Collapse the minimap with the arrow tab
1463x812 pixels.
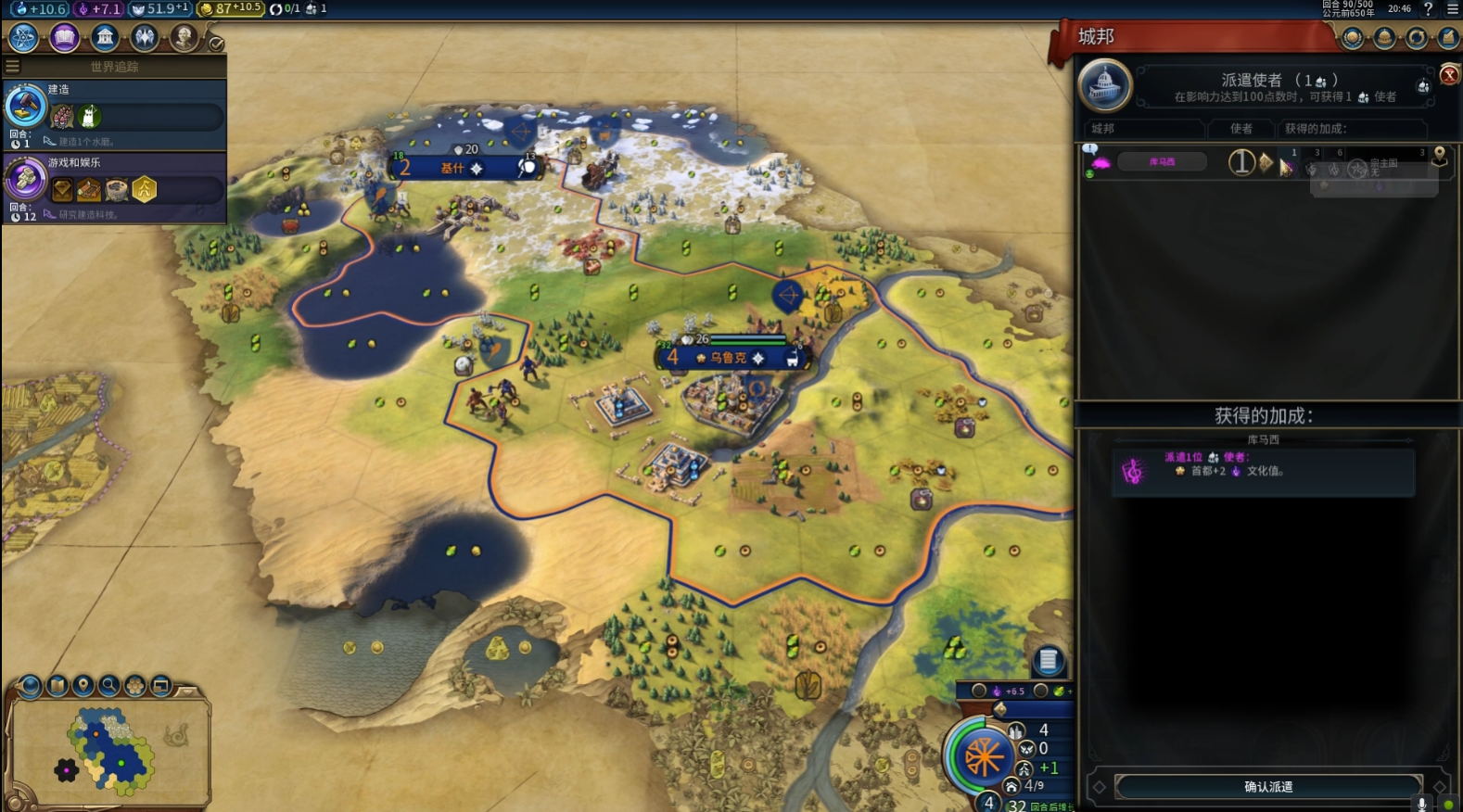(187, 691)
